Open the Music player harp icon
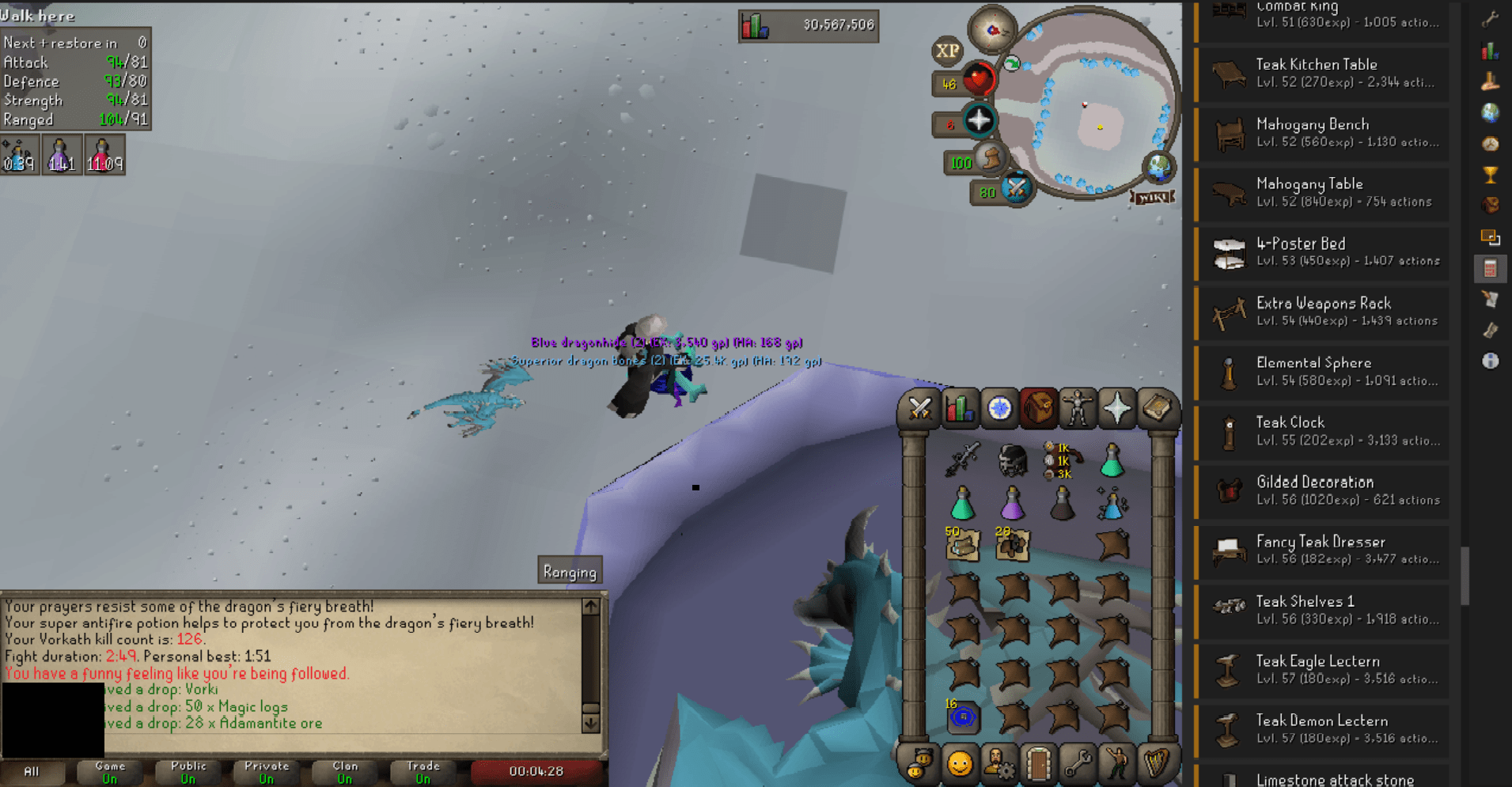The height and width of the screenshot is (787, 1512). coord(1156,763)
